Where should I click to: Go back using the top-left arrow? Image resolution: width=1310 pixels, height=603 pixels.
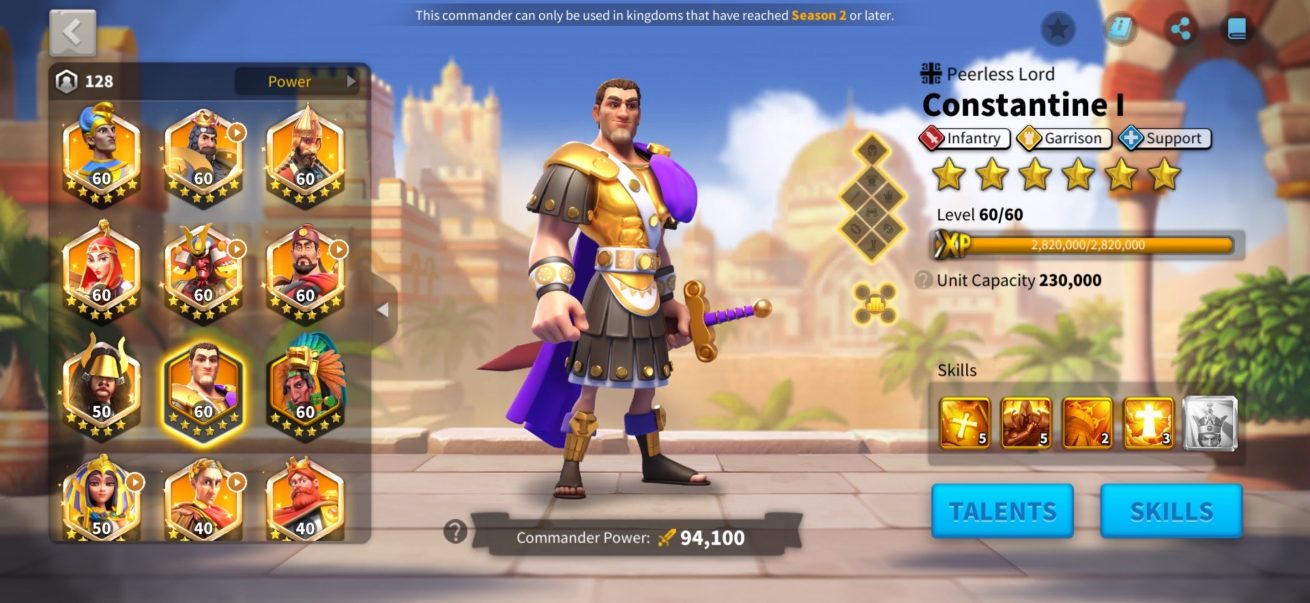click(x=73, y=33)
